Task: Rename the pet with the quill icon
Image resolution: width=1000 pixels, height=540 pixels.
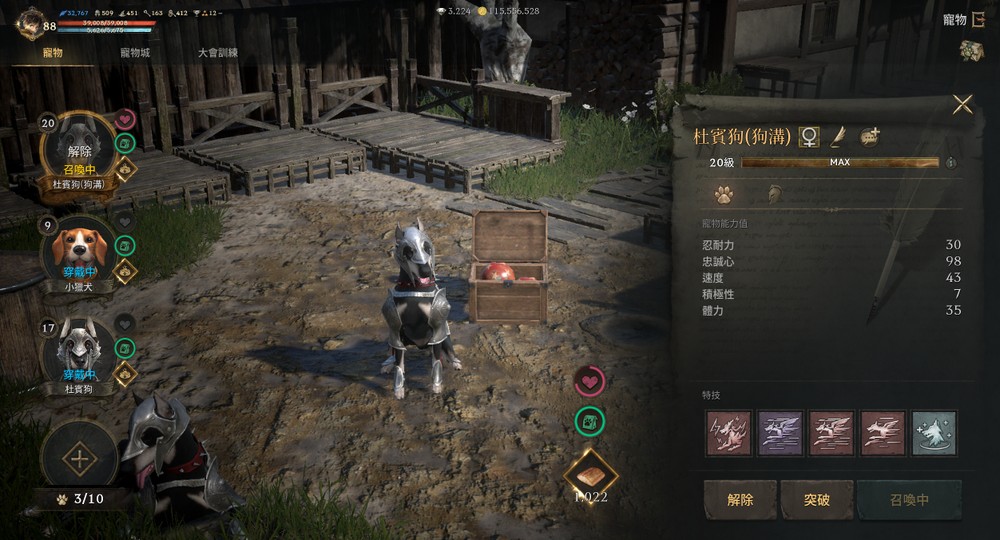Action: tap(838, 137)
